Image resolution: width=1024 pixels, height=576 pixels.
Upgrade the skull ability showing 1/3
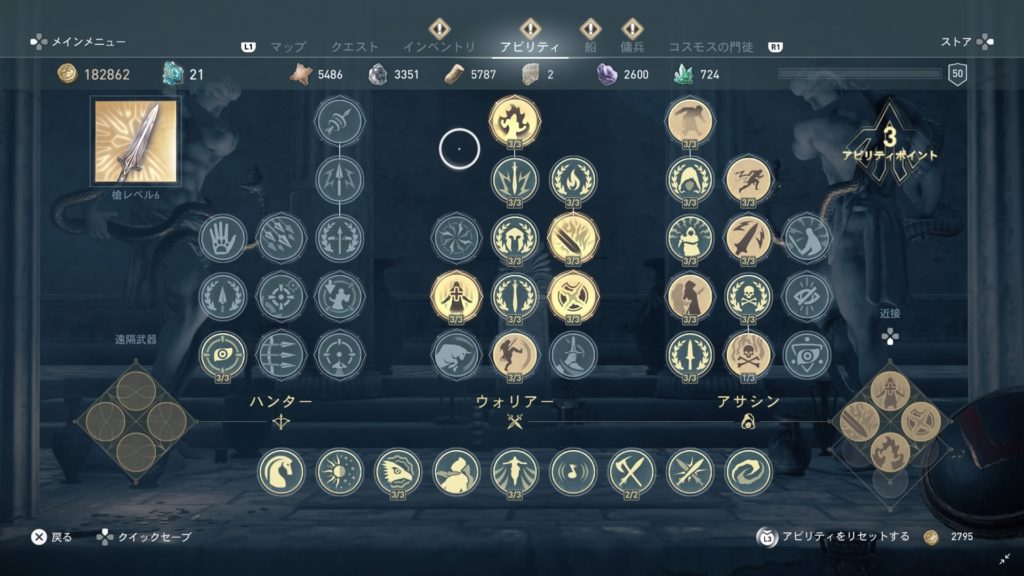[x=748, y=355]
